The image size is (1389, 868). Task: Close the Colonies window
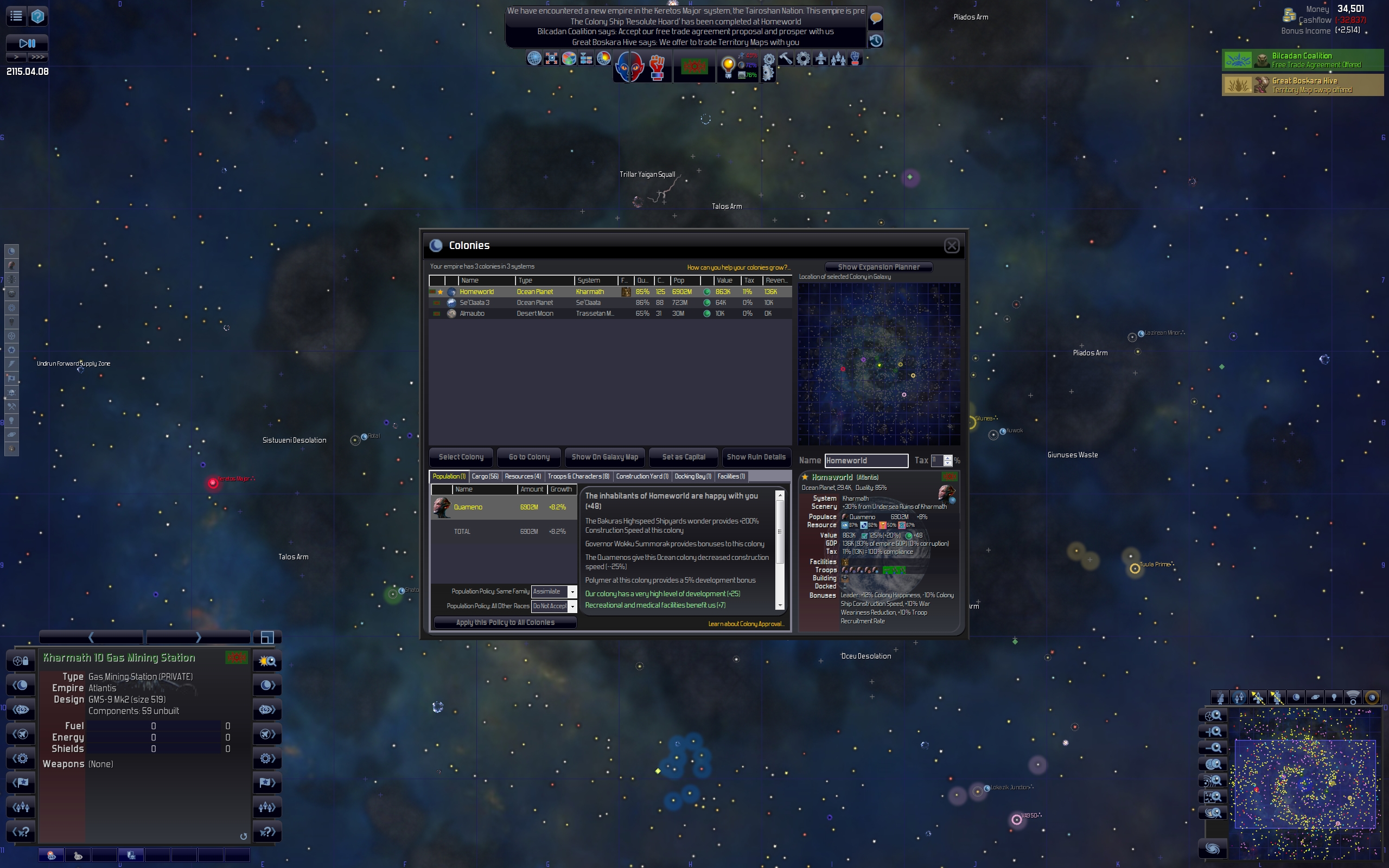951,246
